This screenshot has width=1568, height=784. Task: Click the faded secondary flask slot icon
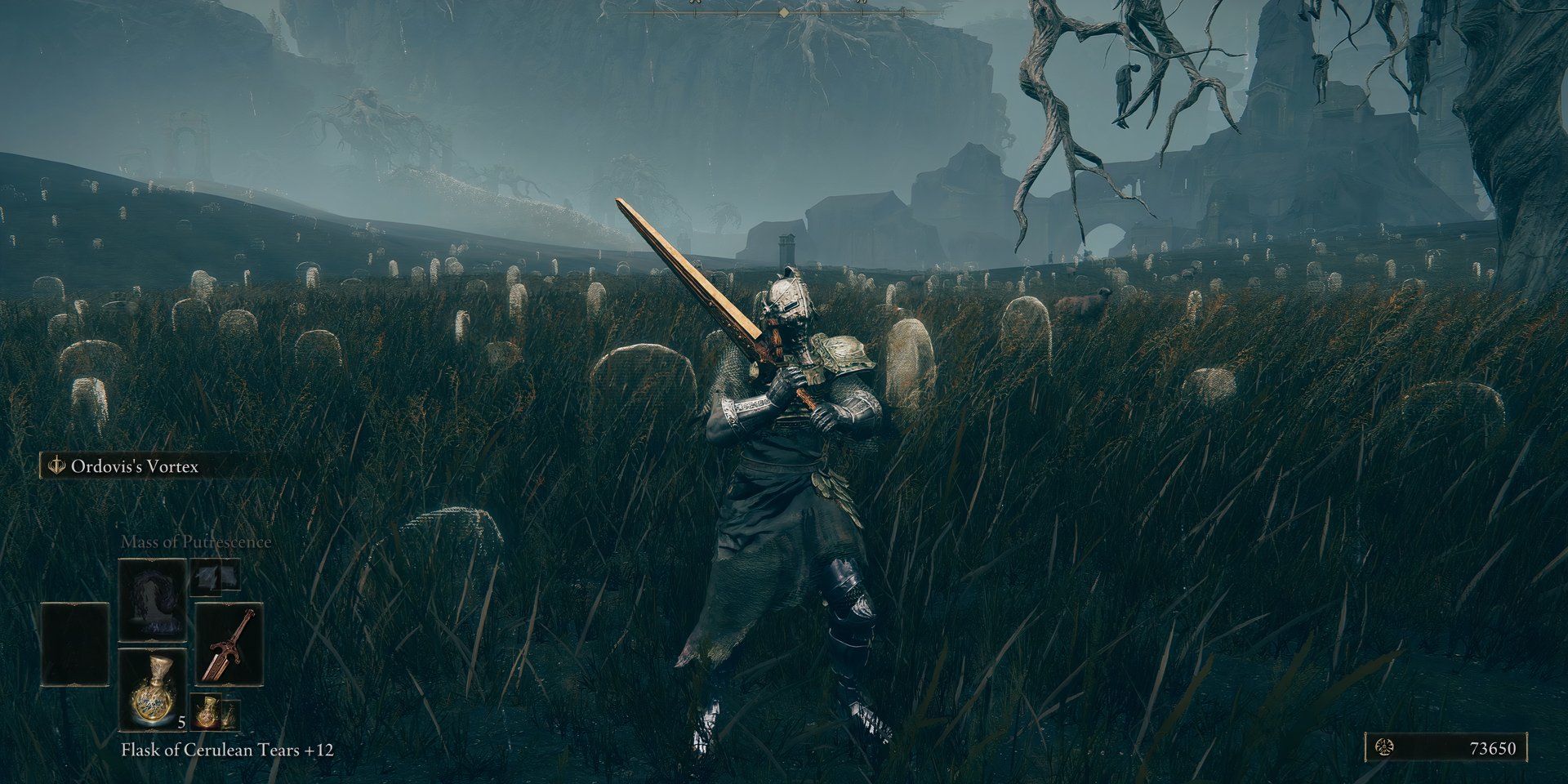[230, 716]
